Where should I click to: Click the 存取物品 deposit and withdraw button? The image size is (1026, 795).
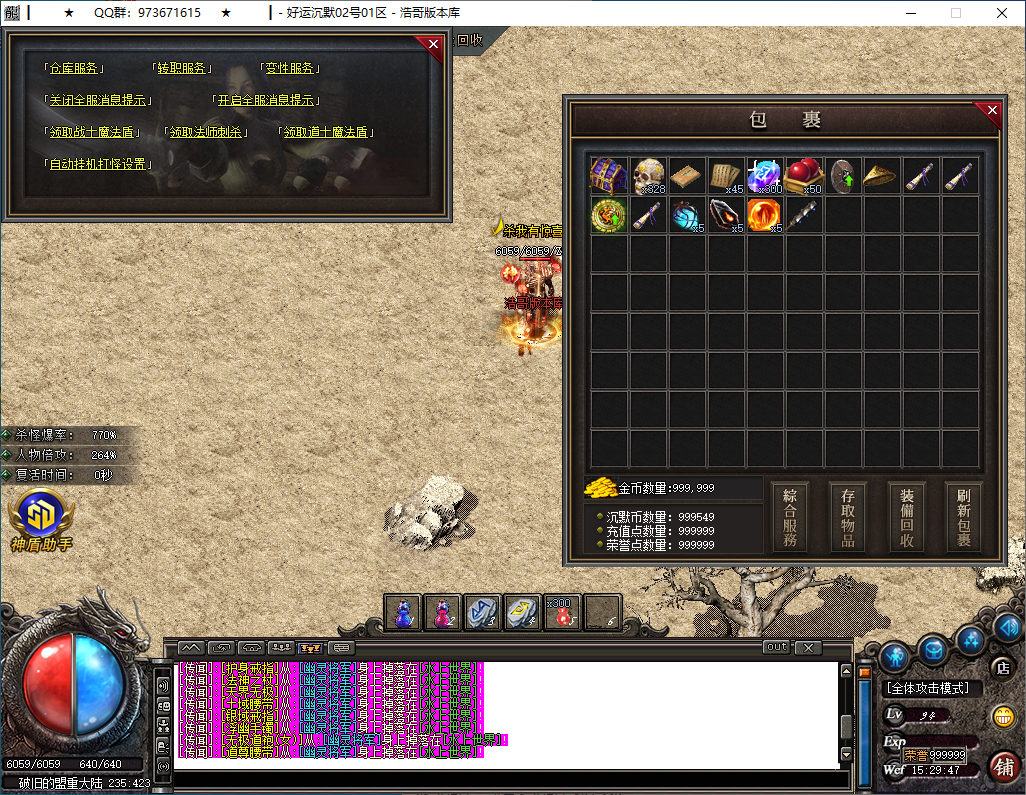point(848,517)
